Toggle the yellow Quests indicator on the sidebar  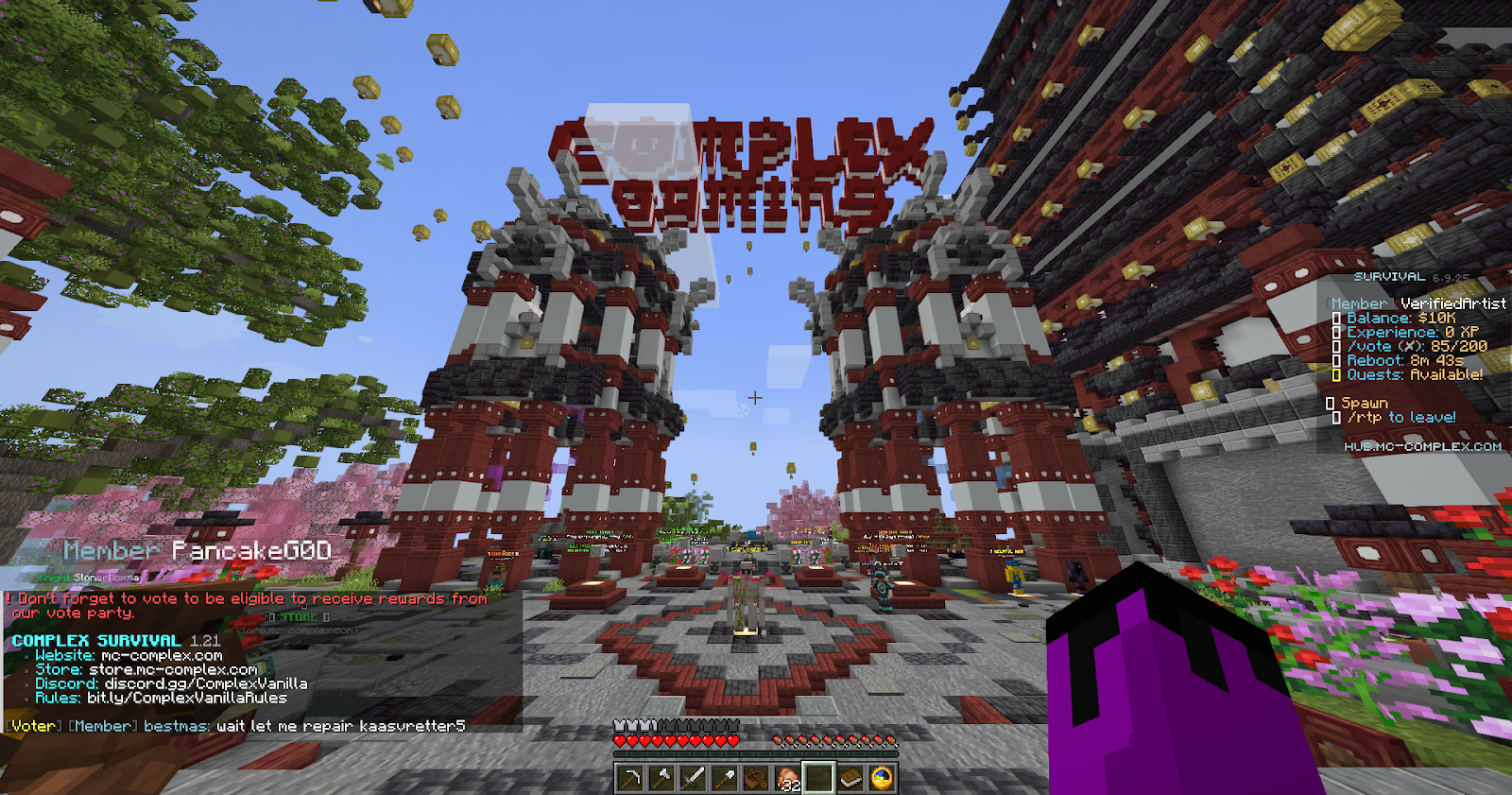point(1335,375)
